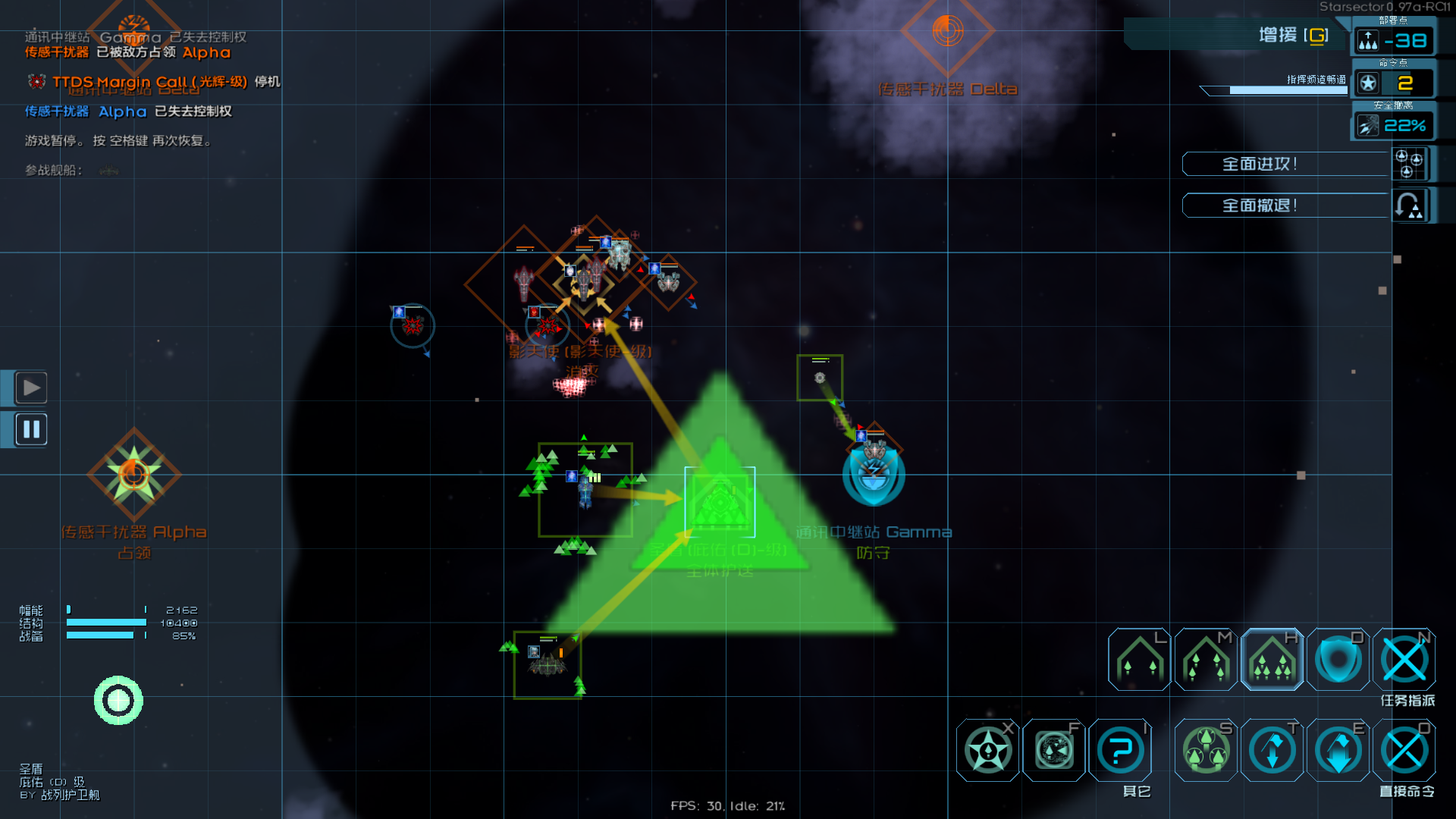Choose the shield-shaped defend assignment

1338,660
